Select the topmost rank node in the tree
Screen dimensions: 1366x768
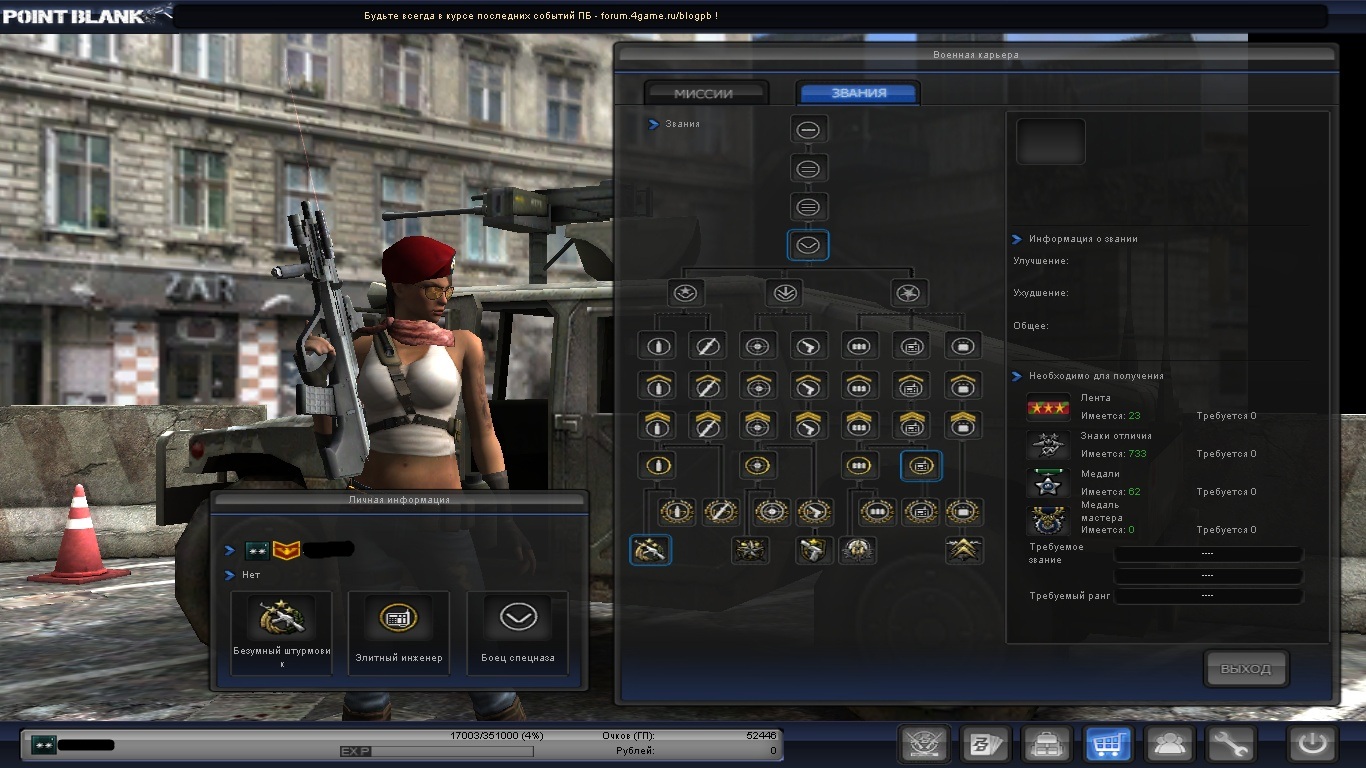coord(808,129)
